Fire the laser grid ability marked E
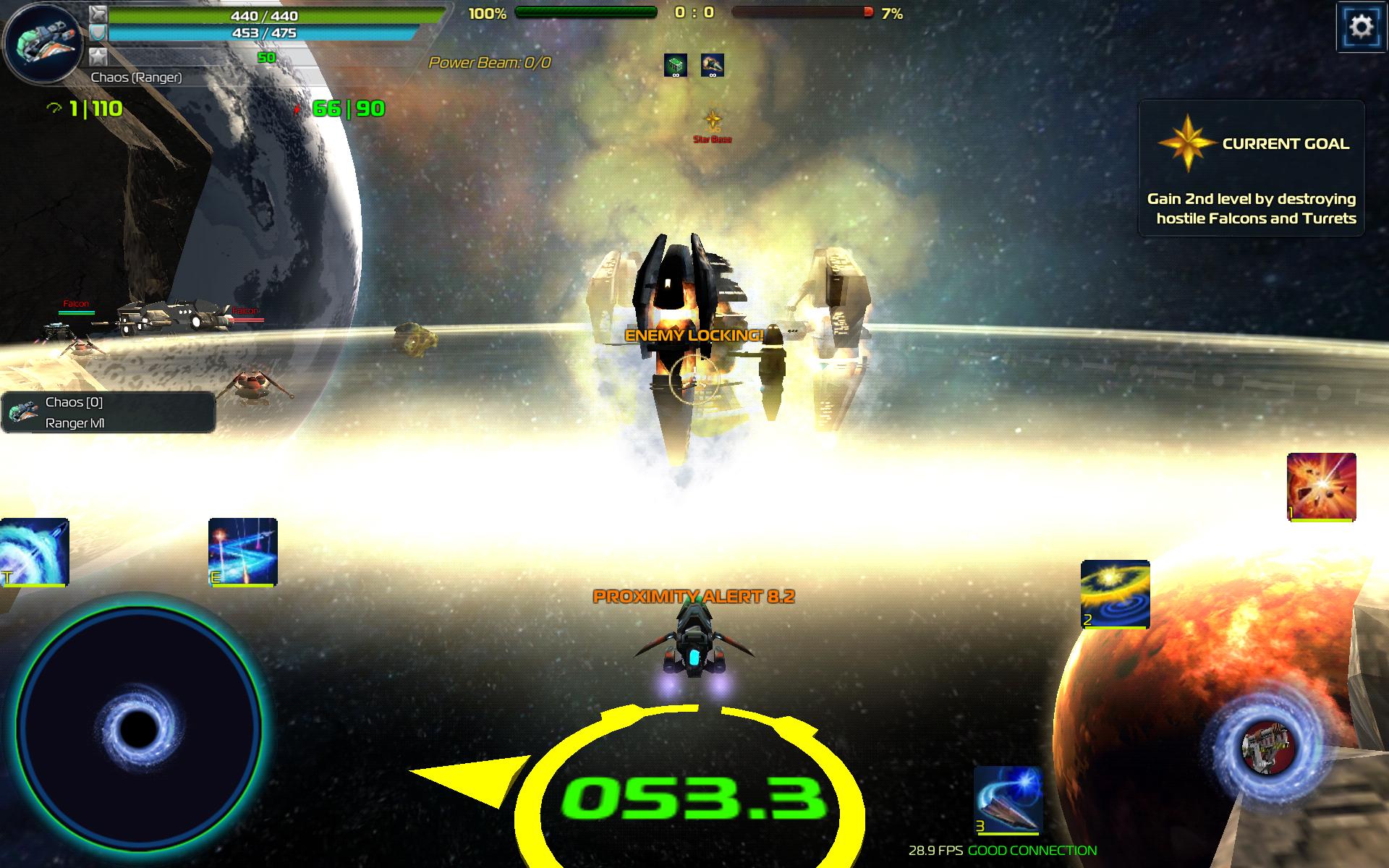 (x=242, y=552)
